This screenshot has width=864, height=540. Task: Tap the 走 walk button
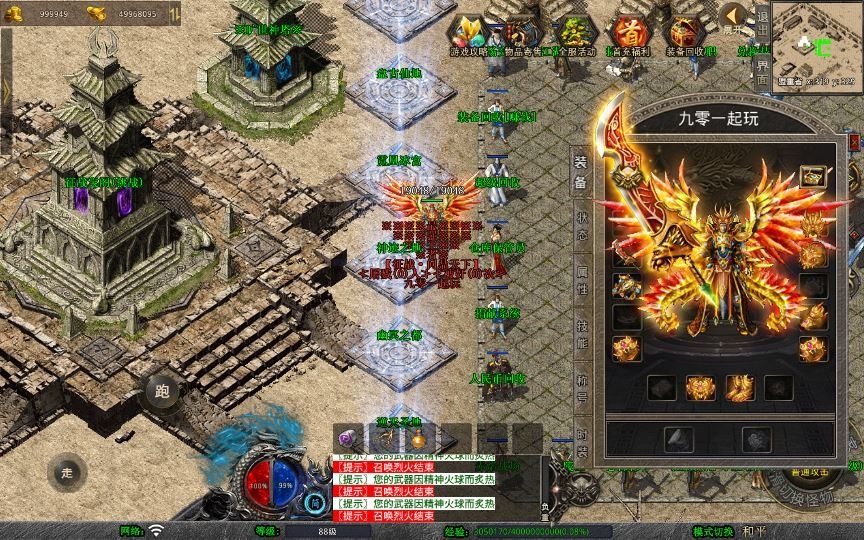coord(68,472)
